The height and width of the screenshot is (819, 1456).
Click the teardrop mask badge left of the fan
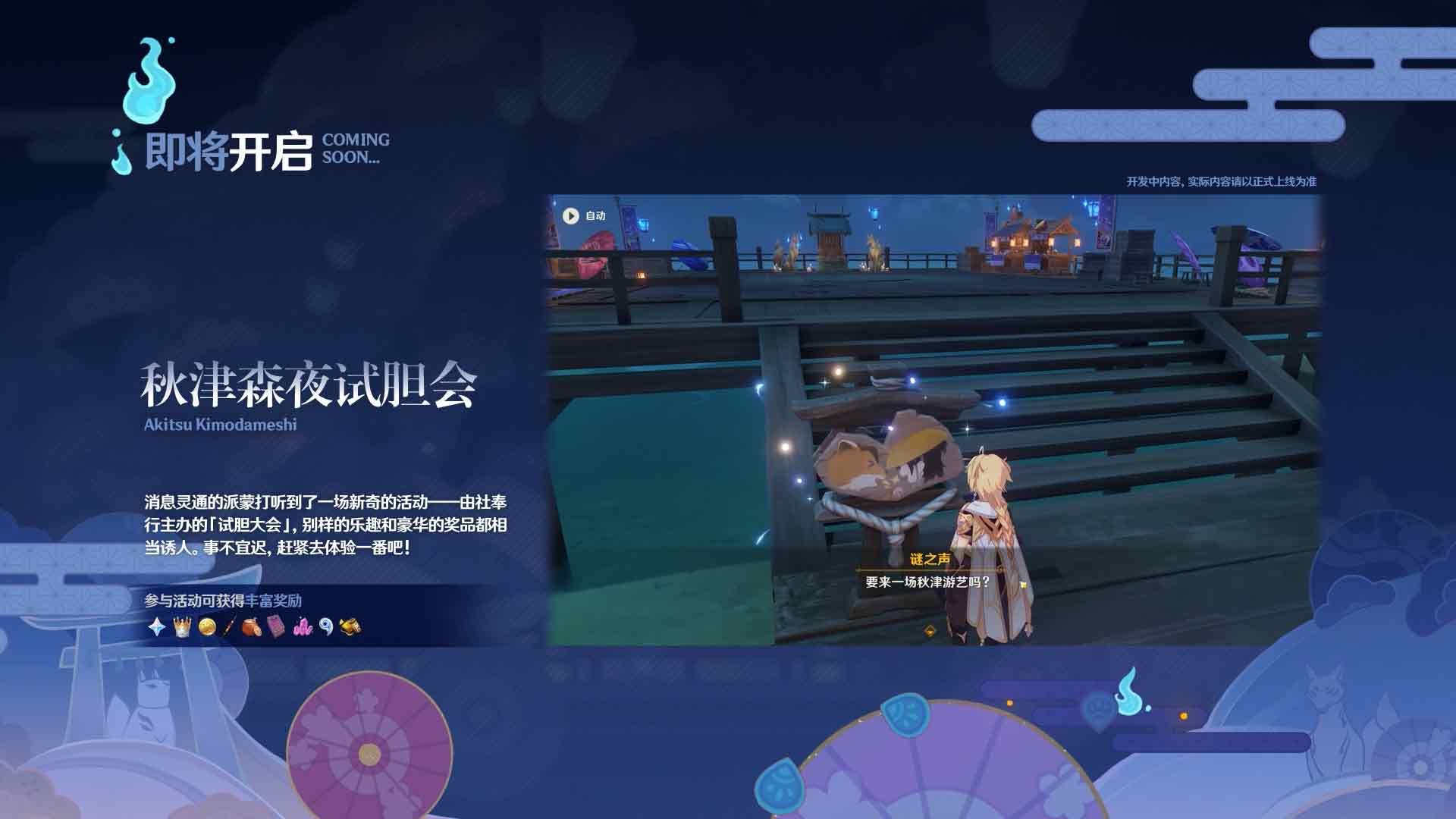(780, 786)
